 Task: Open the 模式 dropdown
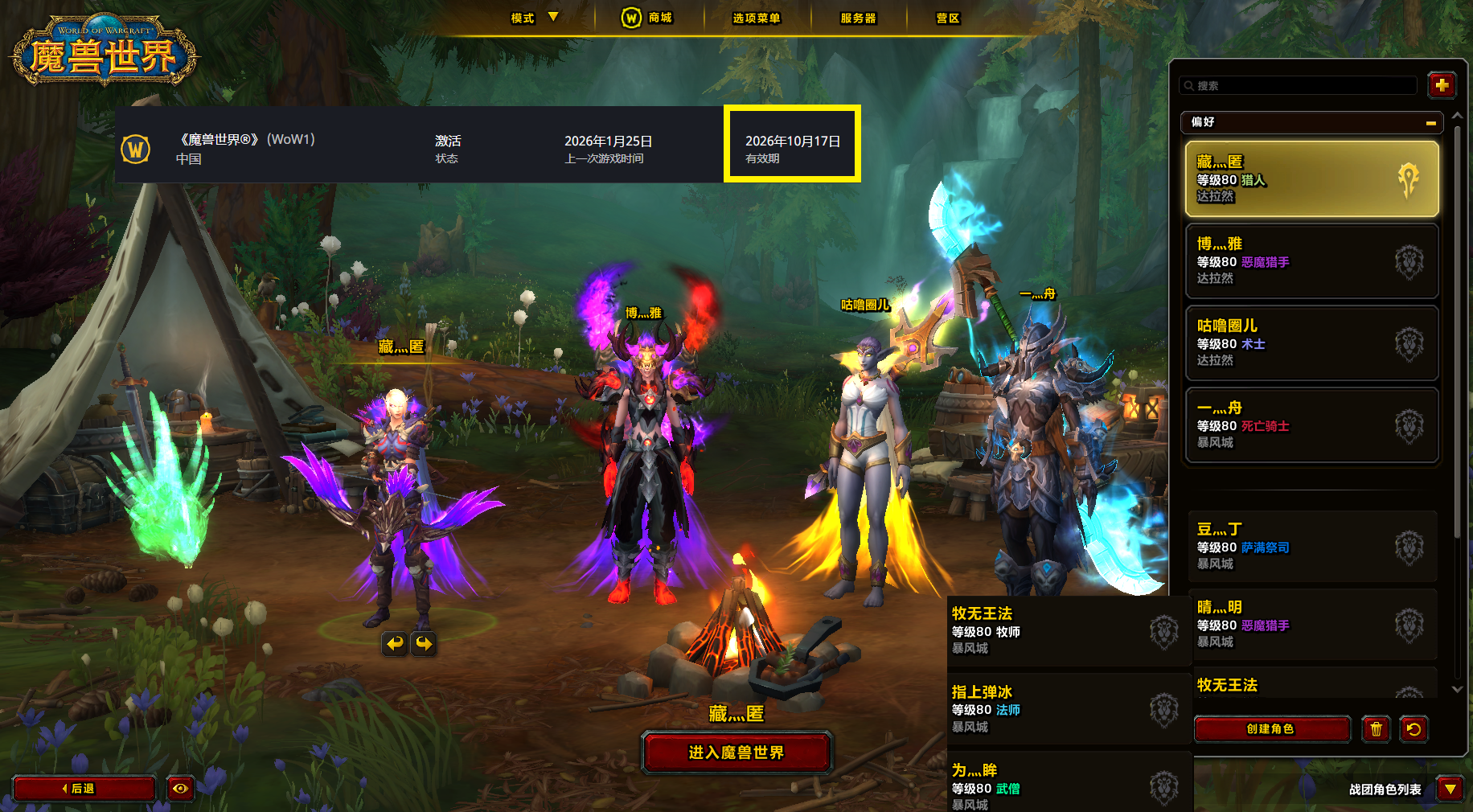534,18
